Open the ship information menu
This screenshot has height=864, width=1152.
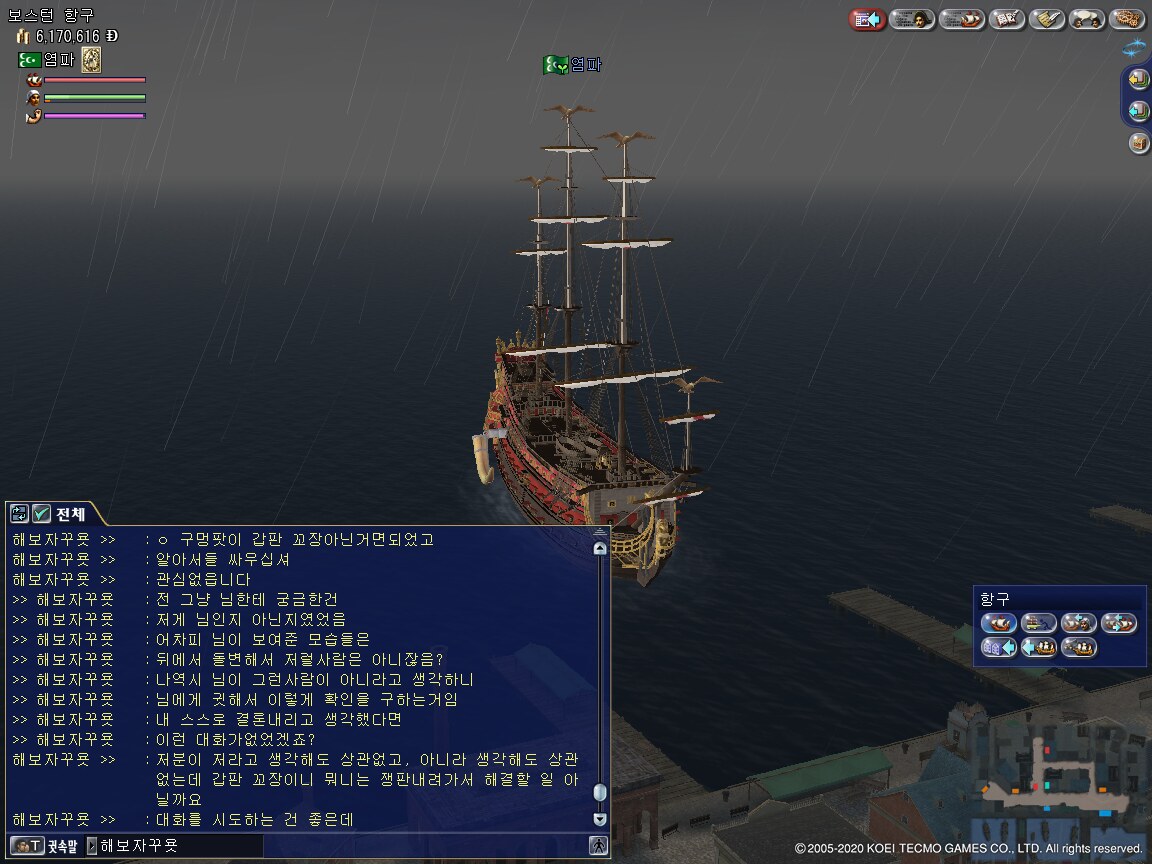pyautogui.click(x=962, y=19)
